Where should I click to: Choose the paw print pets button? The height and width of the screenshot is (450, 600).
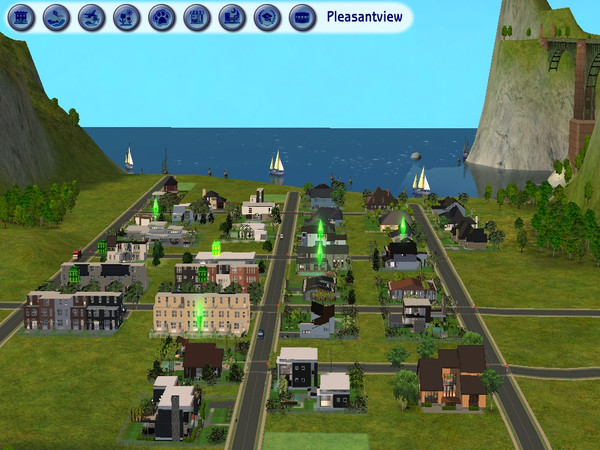click(162, 16)
